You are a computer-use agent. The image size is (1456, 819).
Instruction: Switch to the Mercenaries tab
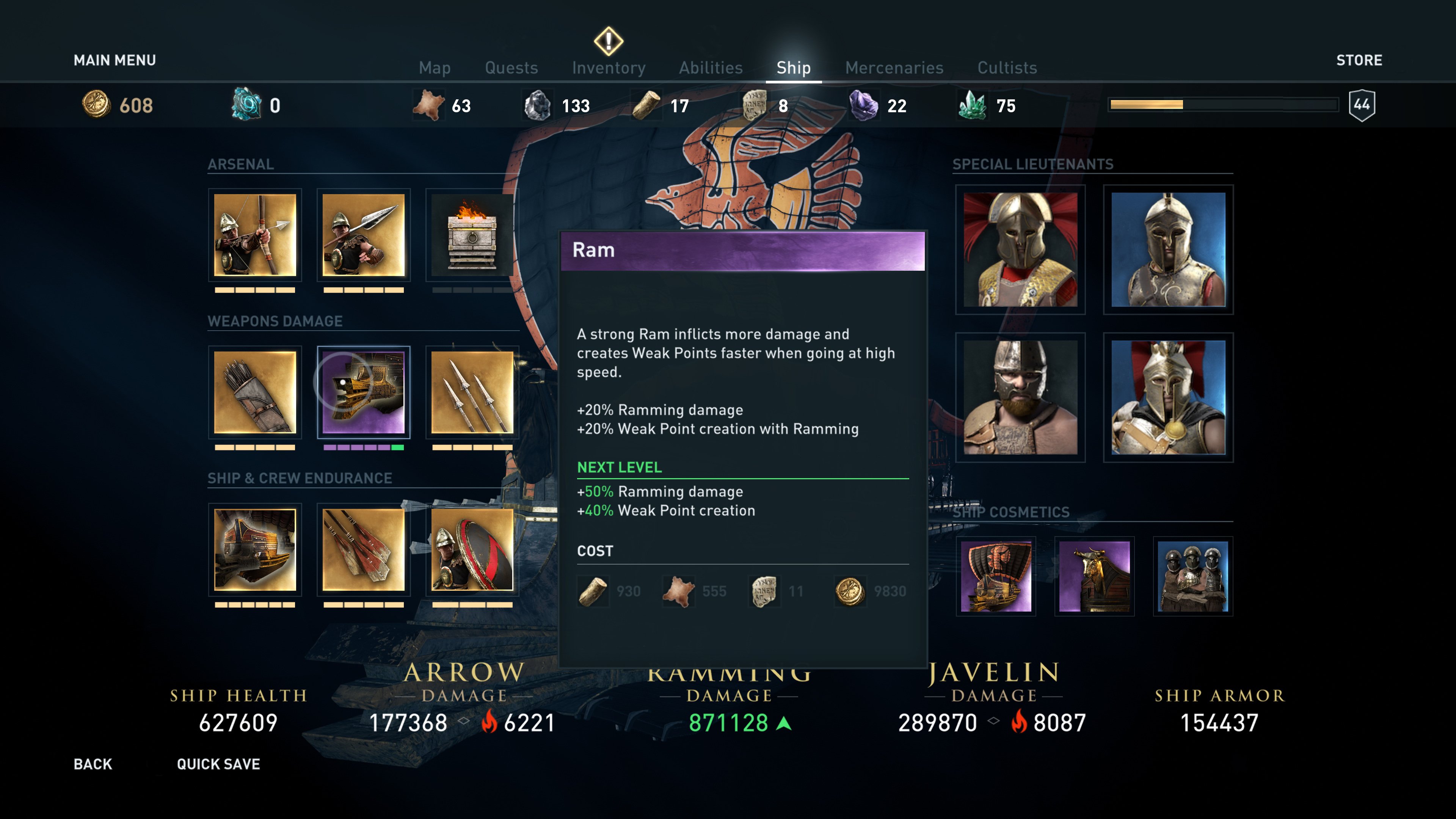(894, 67)
